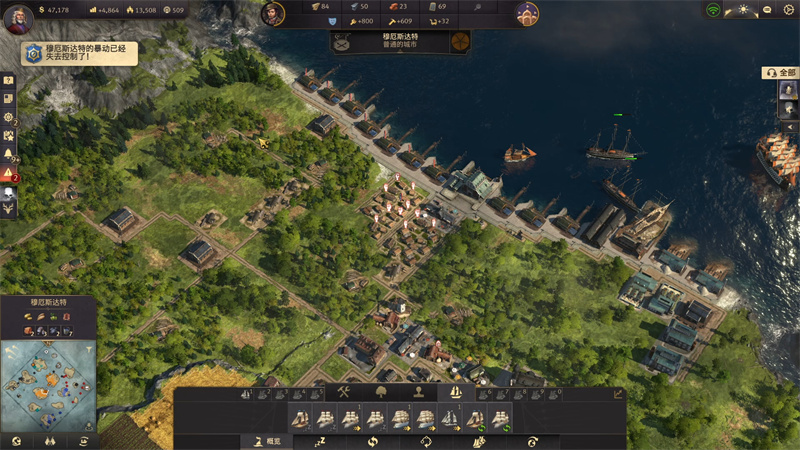800x450 pixels.
Task: Open the player portrait profile
Action: [x=17, y=19]
